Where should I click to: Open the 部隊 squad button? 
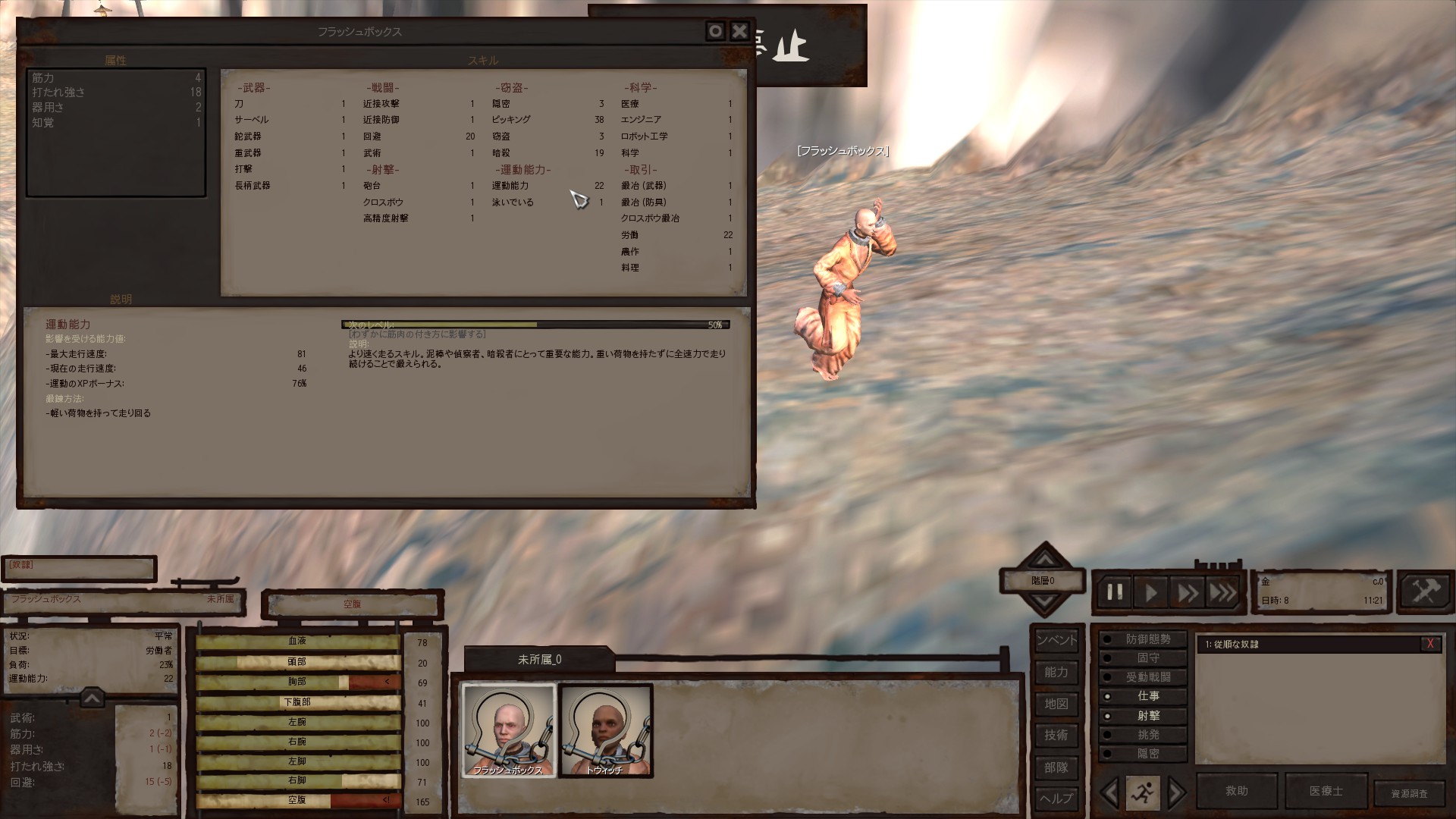click(1056, 767)
